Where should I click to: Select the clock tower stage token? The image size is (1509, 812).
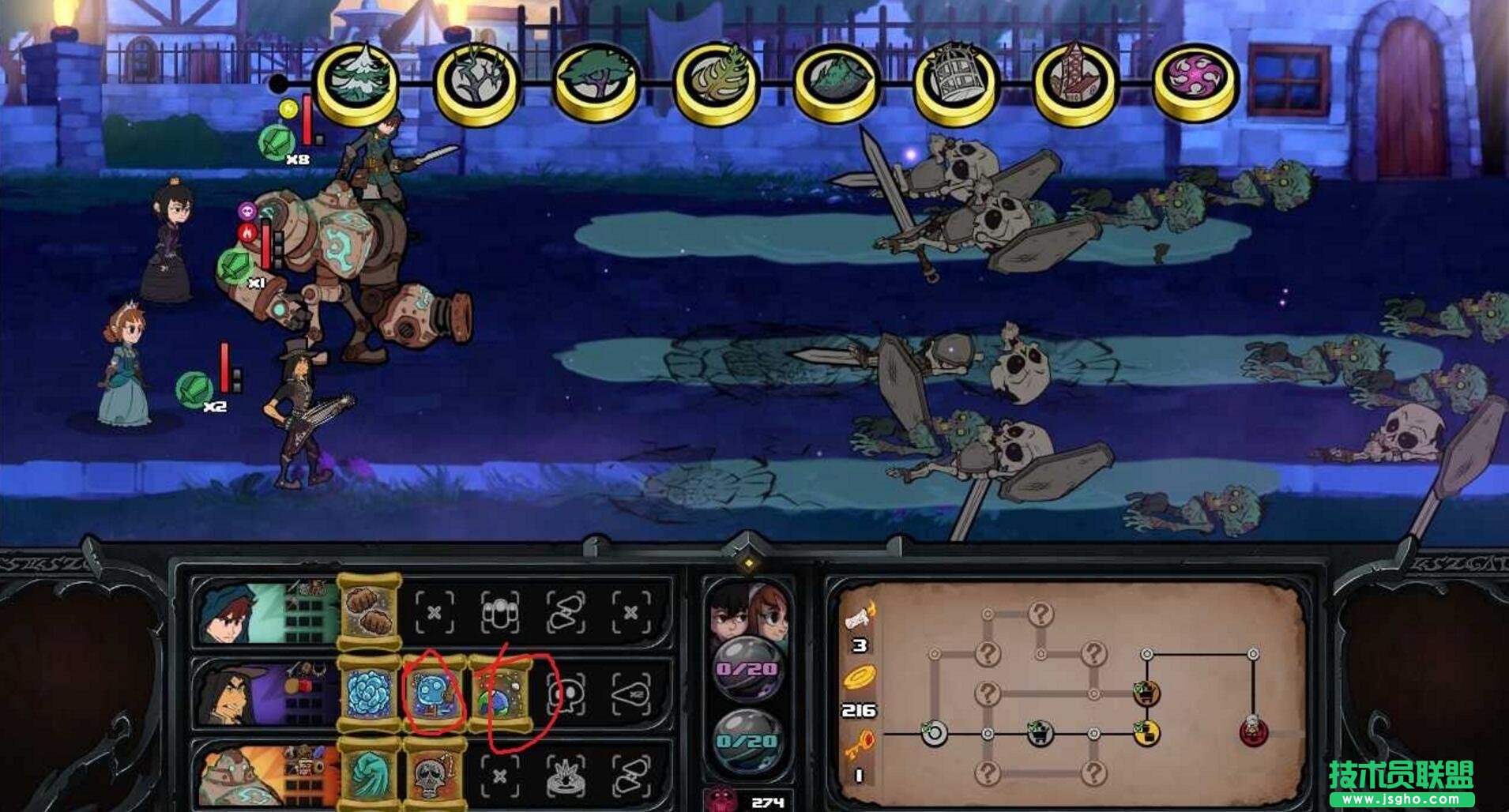click(1075, 81)
